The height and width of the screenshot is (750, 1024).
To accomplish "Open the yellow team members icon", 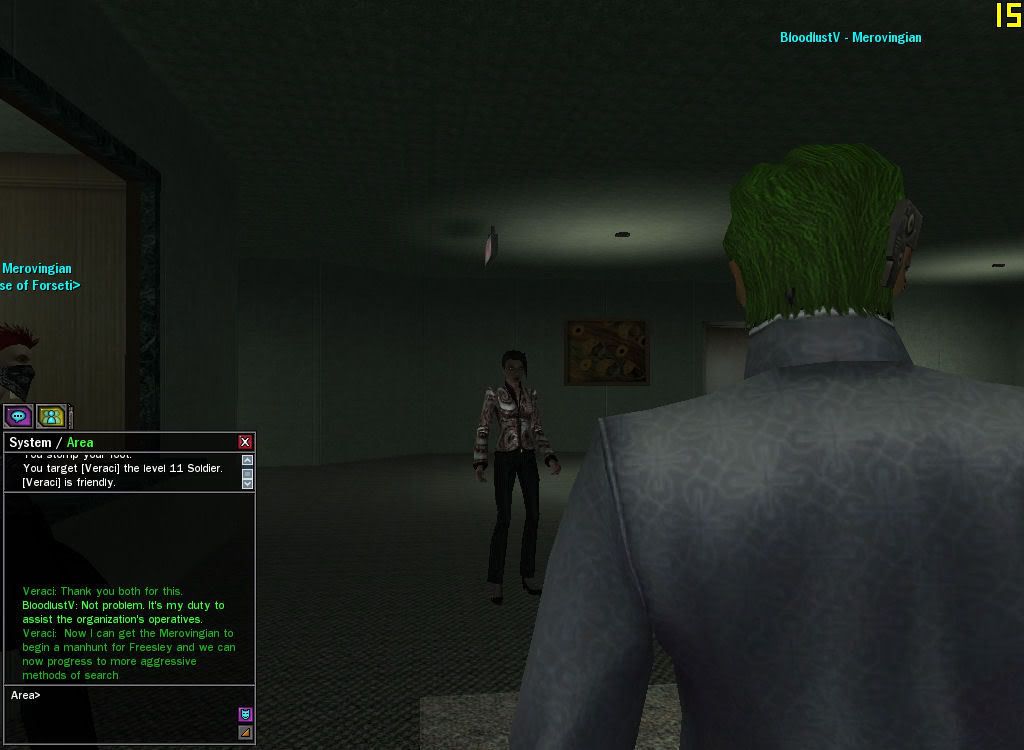I will 51,416.
